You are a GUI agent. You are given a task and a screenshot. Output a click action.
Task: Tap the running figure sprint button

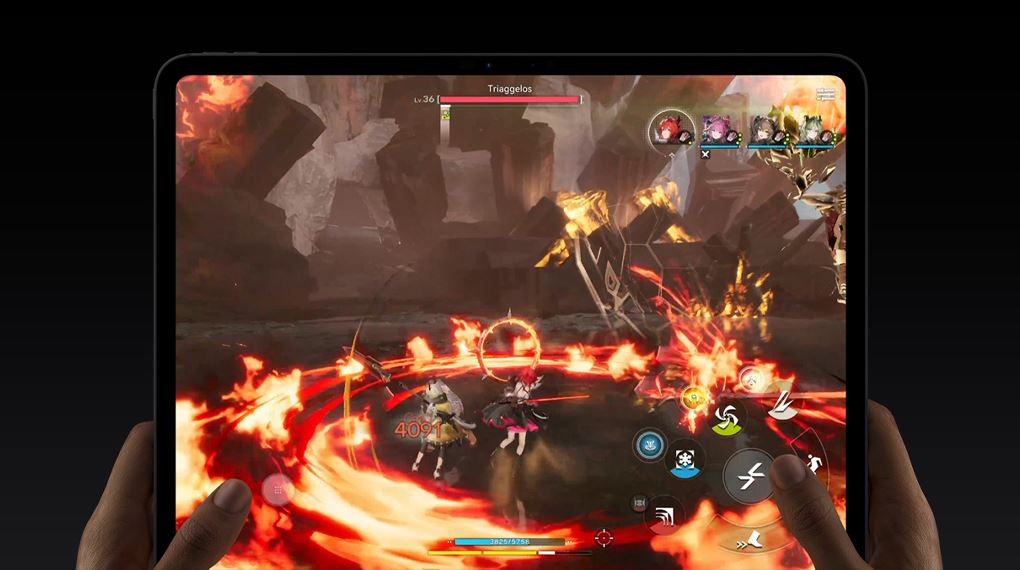812,463
